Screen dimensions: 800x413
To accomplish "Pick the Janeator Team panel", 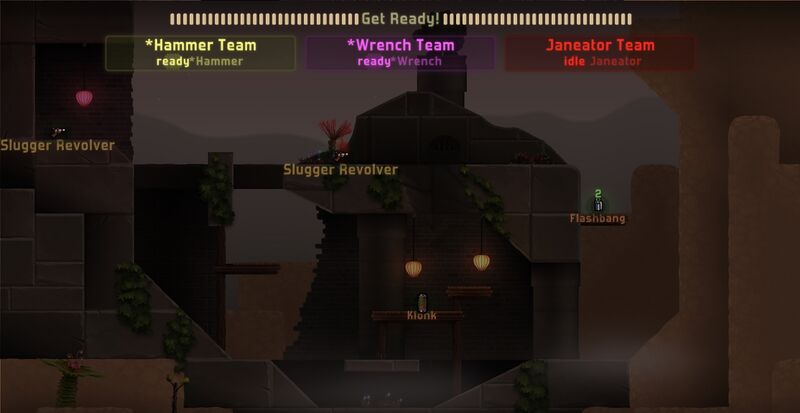I will pos(600,53).
